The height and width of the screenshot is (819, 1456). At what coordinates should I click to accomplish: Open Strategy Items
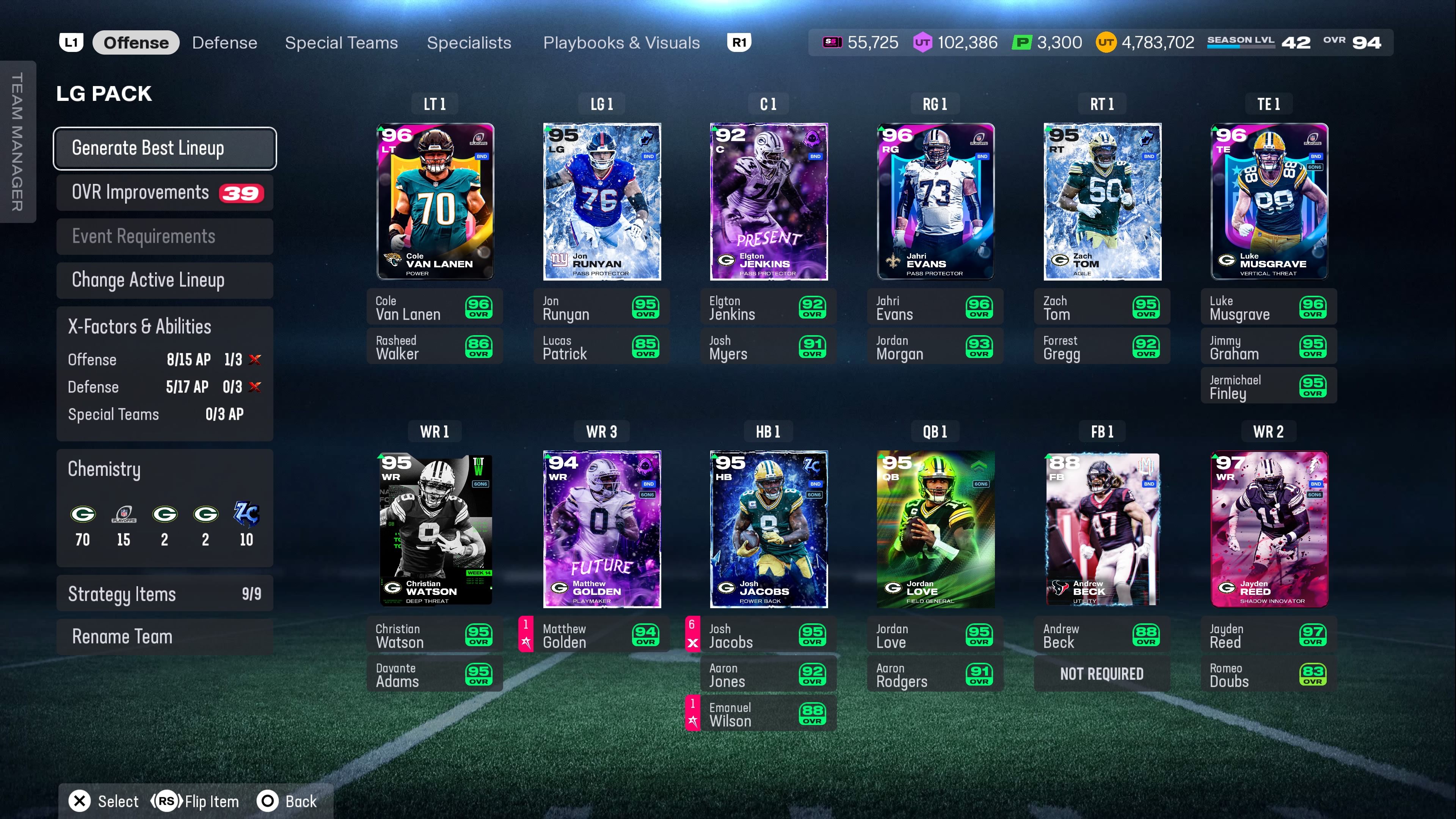[165, 593]
